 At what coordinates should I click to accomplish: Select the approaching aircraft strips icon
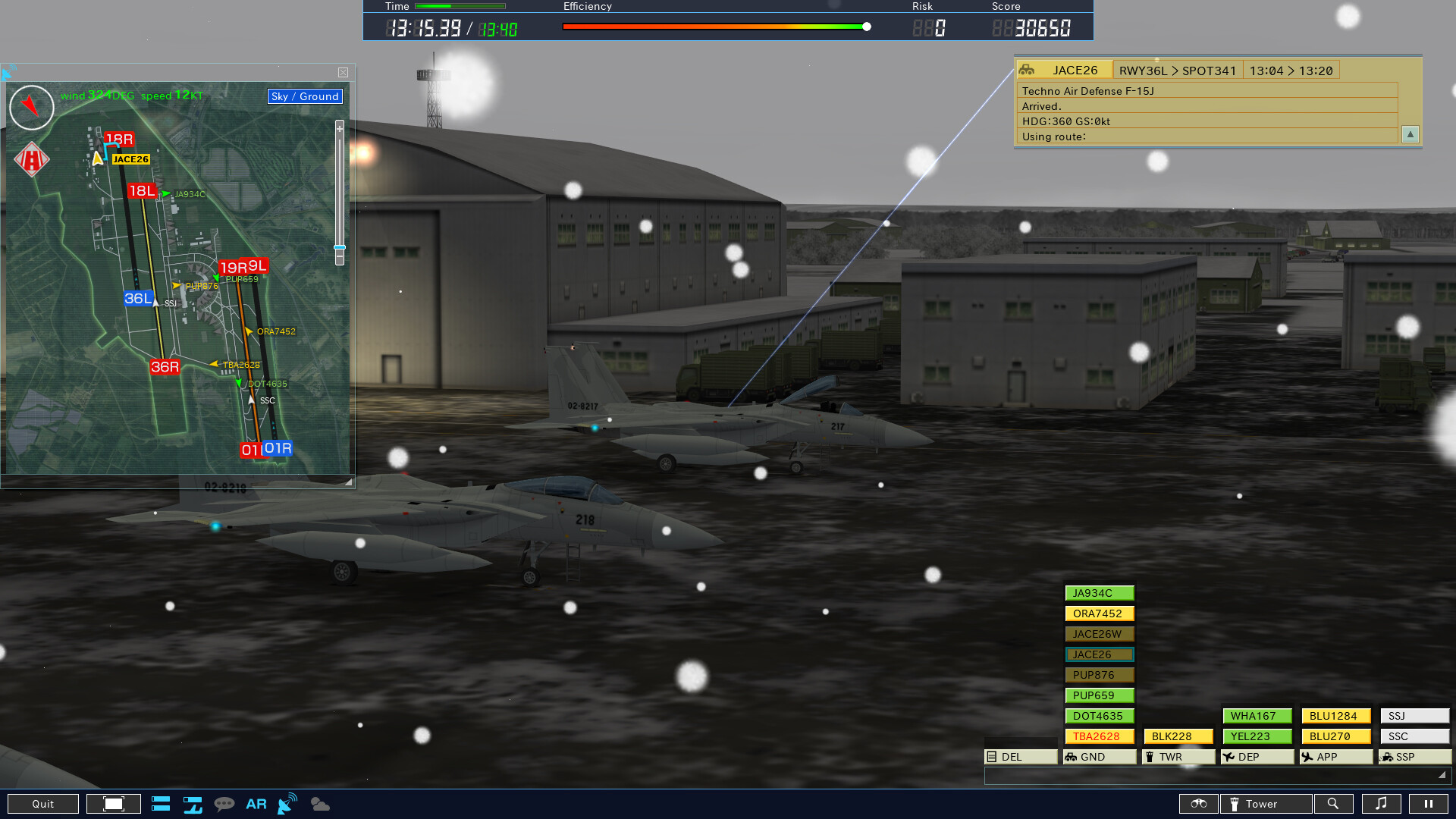coord(193,804)
